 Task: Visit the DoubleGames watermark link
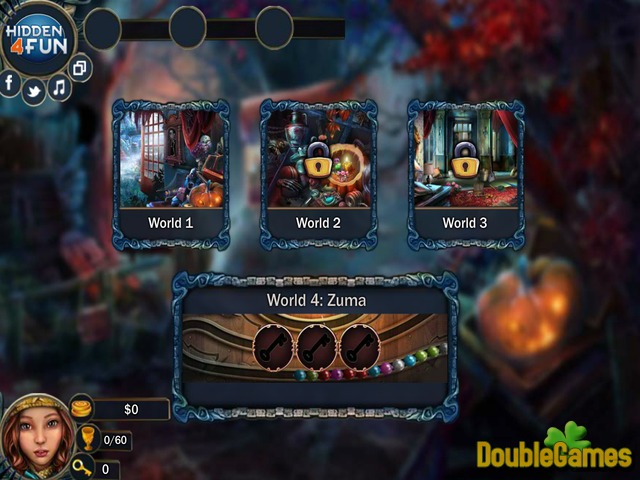pos(553,450)
